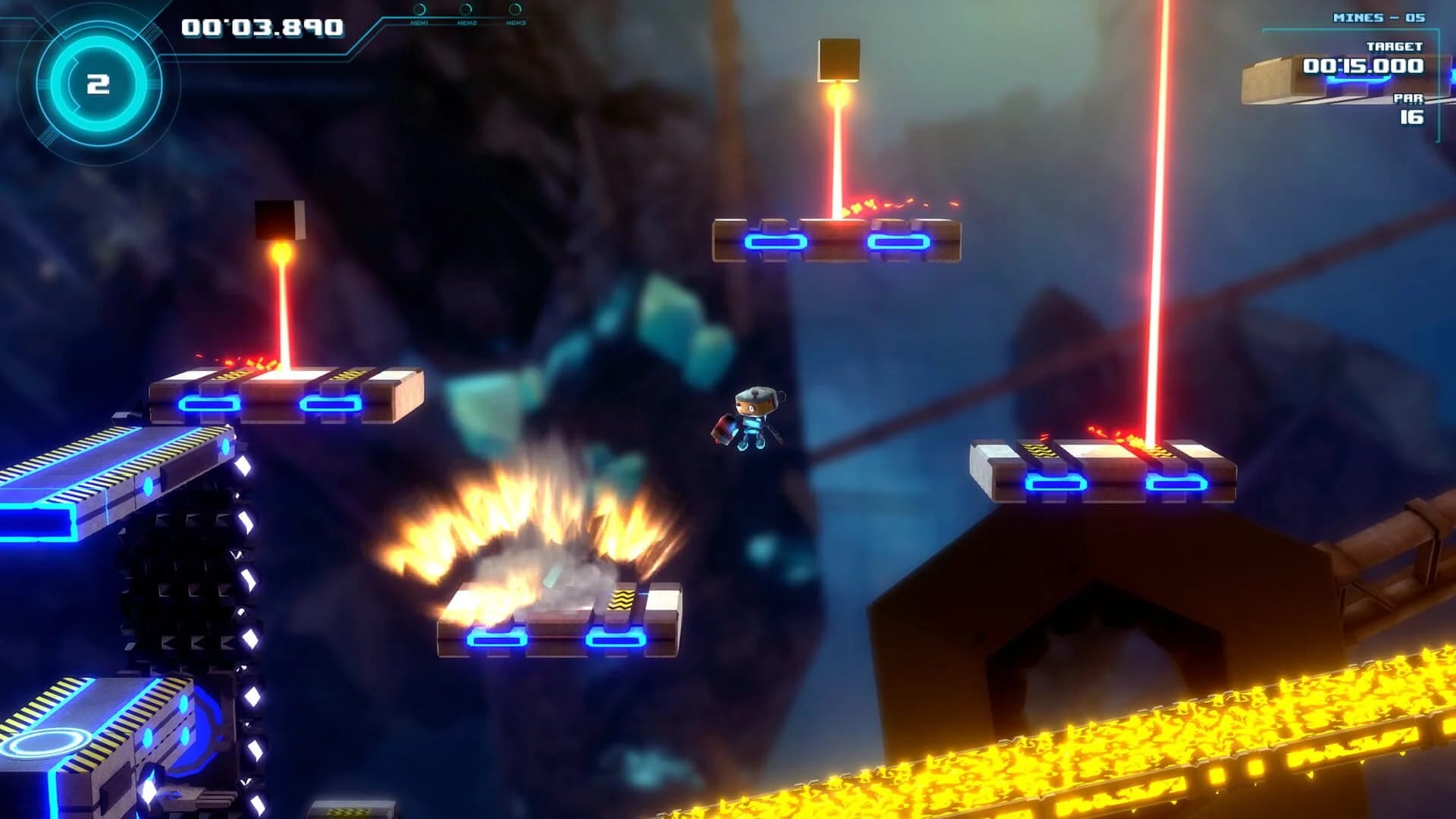Image resolution: width=1456 pixels, height=819 pixels.
Task: Toggle the left platform's blue anchor light
Action: tap(205, 405)
